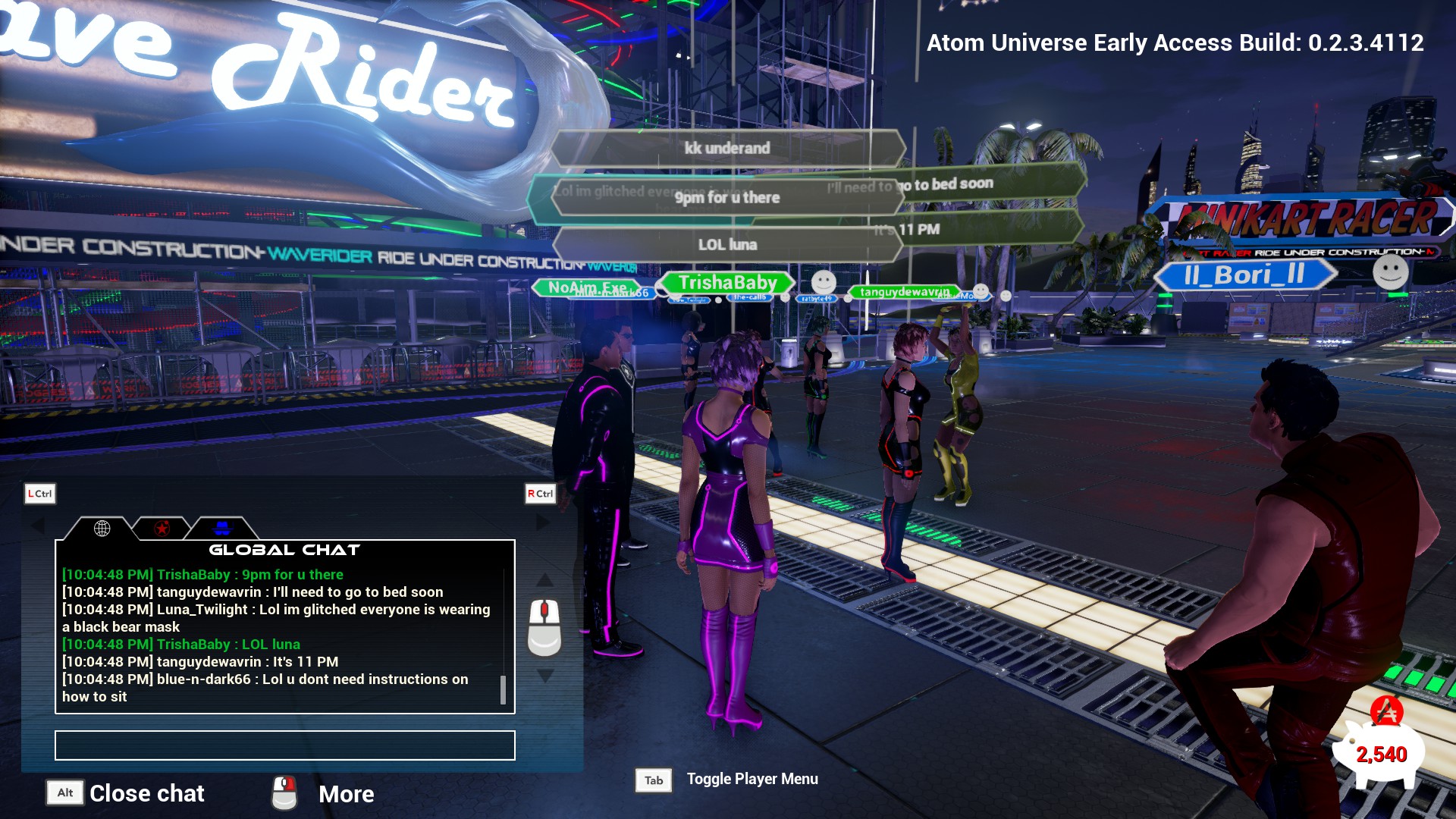Click the chat tab next arrow
Image resolution: width=1456 pixels, height=819 pixels.
tap(542, 522)
